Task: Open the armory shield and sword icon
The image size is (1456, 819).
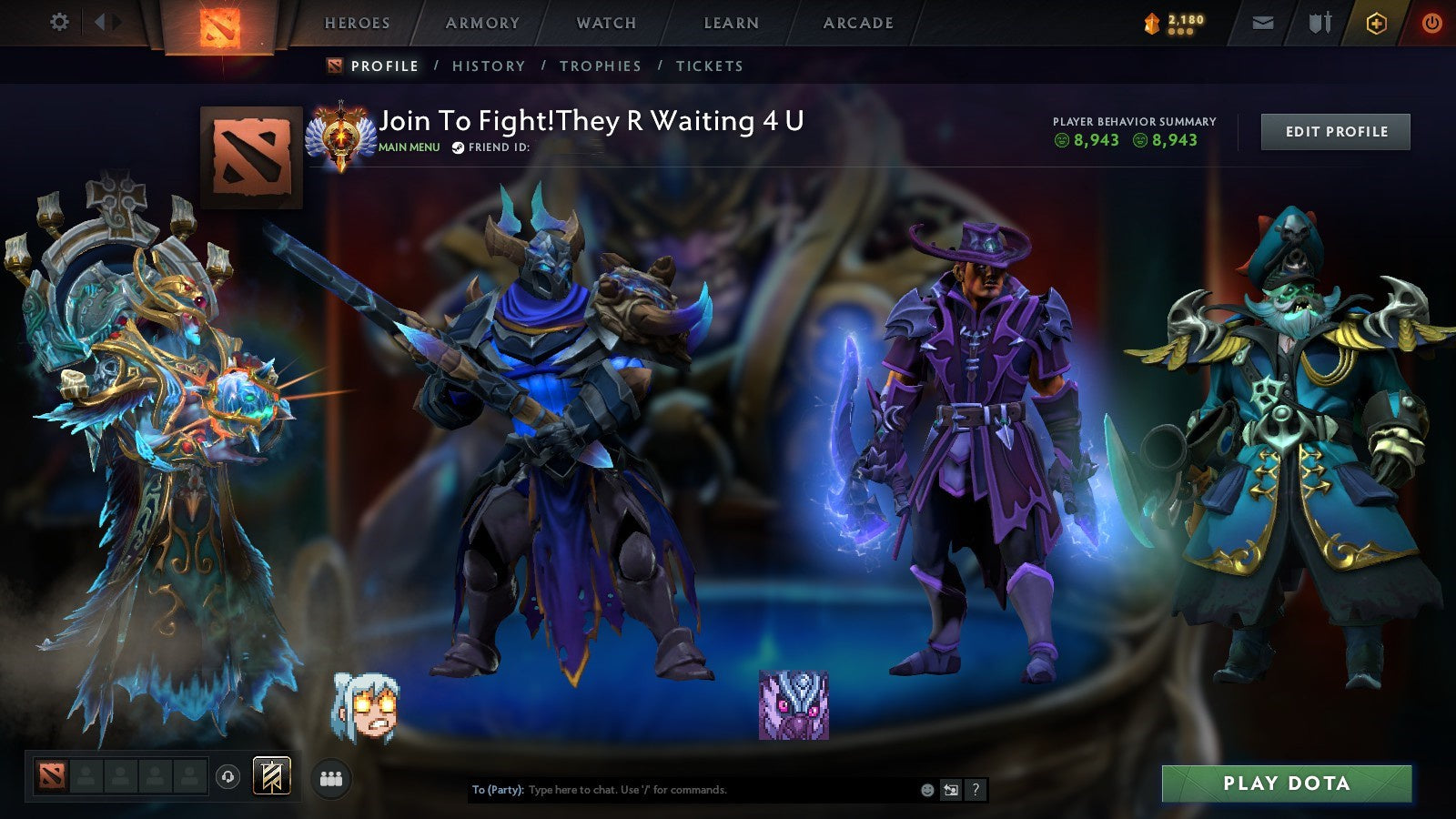Action: [1319, 23]
